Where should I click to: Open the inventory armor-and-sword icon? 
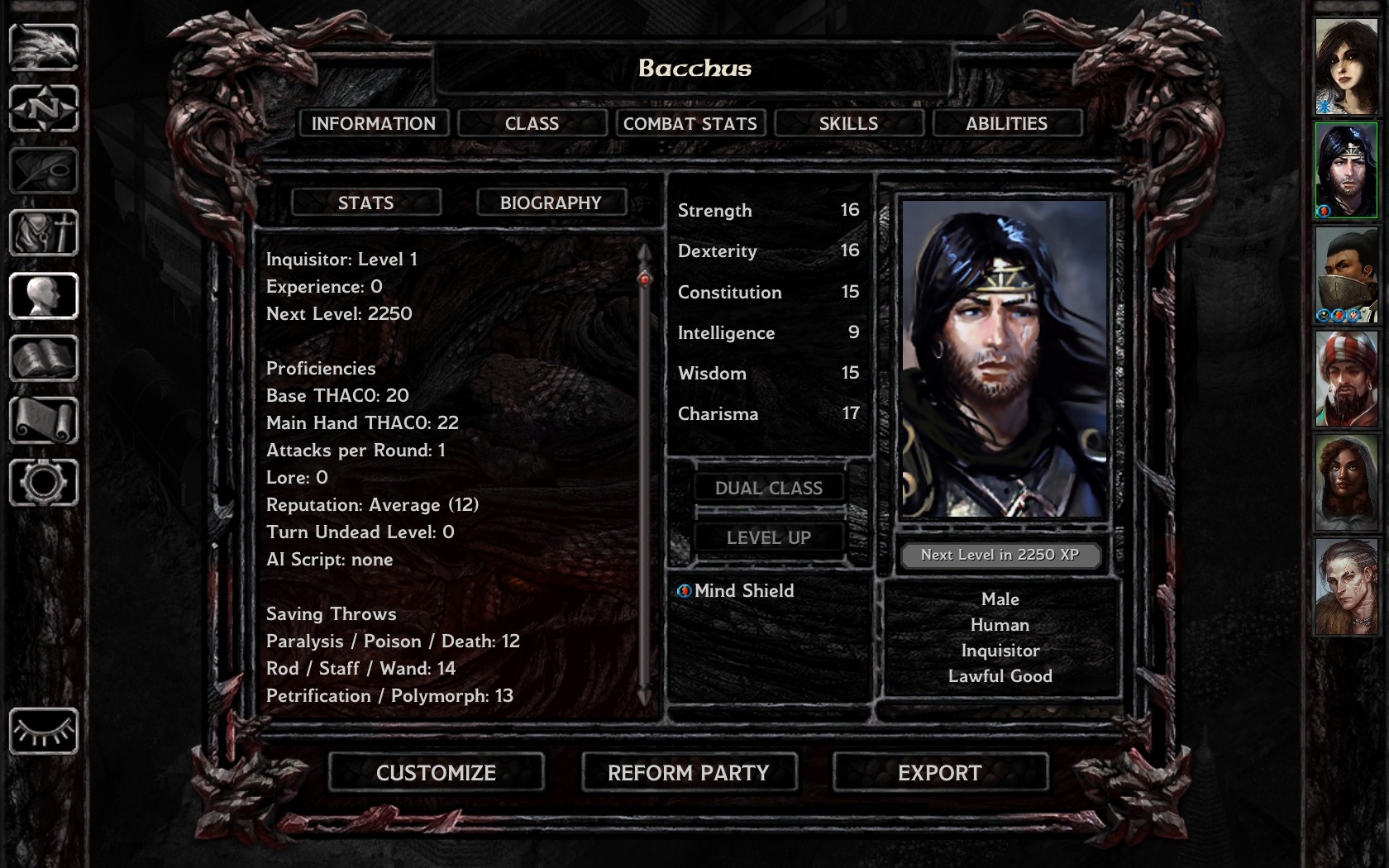point(44,233)
